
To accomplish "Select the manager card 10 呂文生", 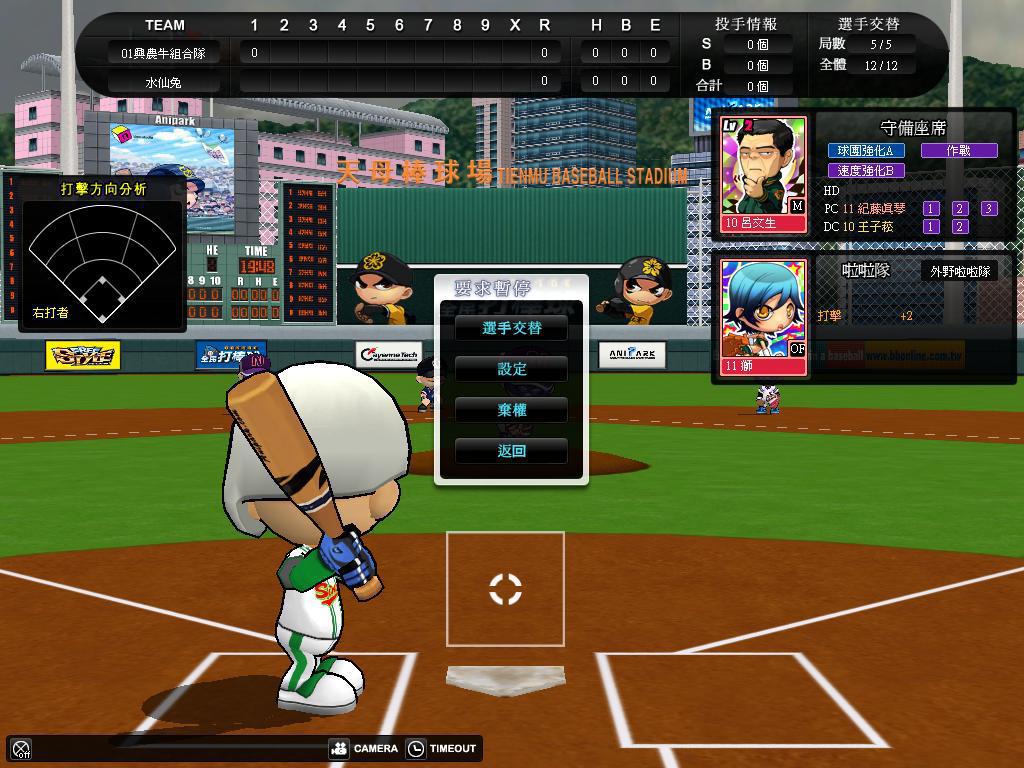I will coord(764,175).
